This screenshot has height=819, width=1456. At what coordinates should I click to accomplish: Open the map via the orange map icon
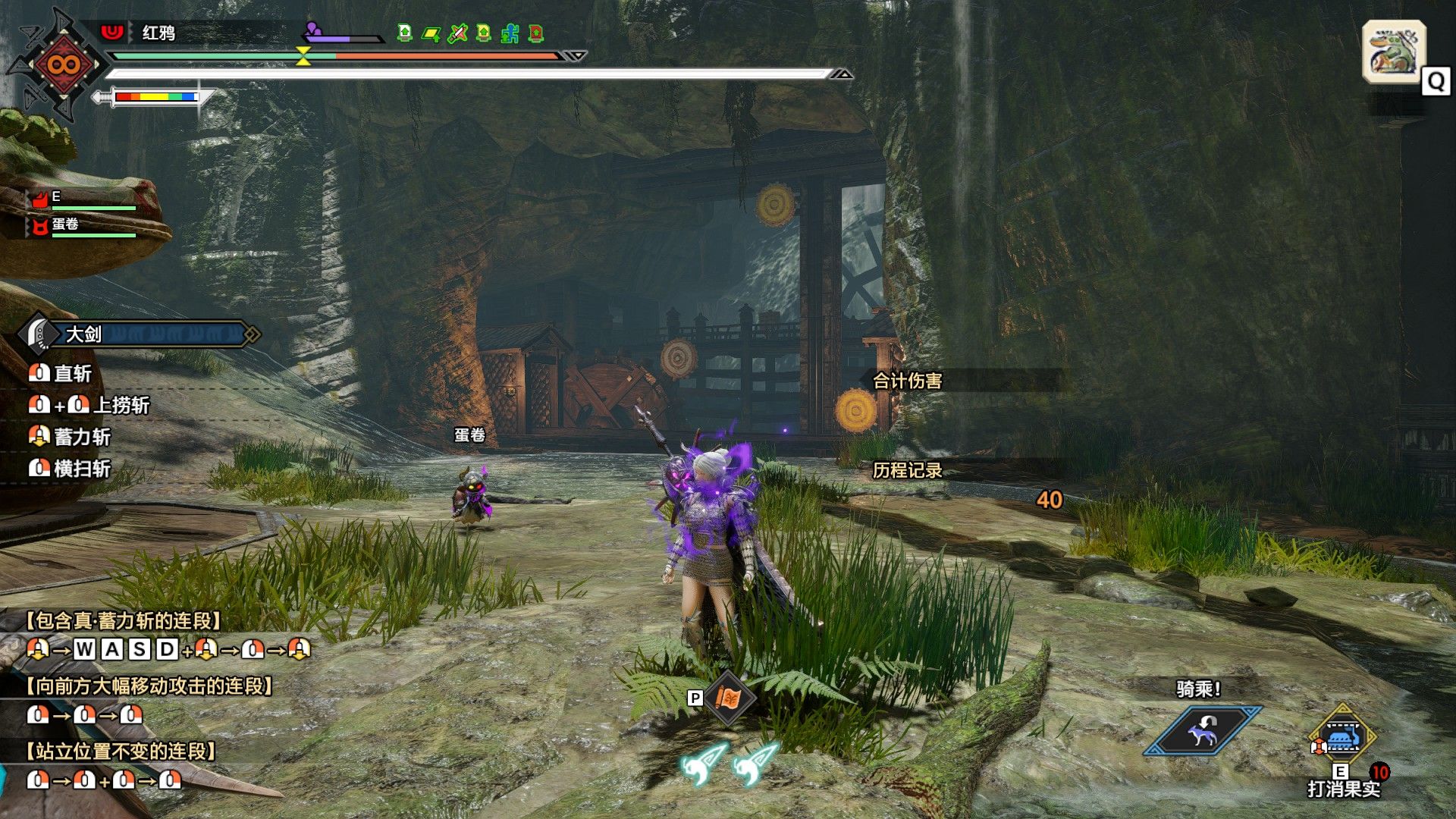pos(728,698)
